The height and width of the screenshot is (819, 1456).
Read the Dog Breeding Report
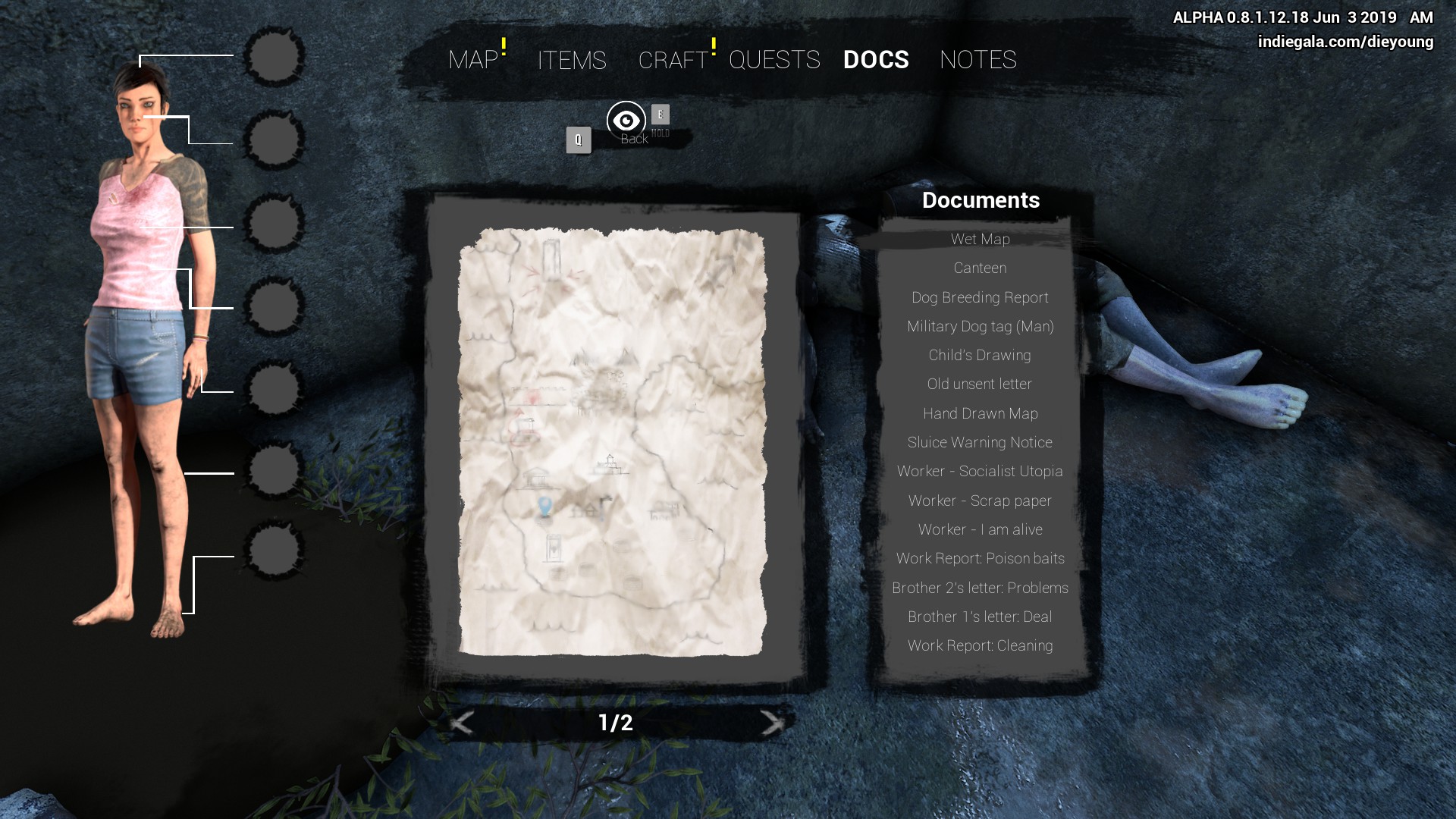pyautogui.click(x=980, y=298)
